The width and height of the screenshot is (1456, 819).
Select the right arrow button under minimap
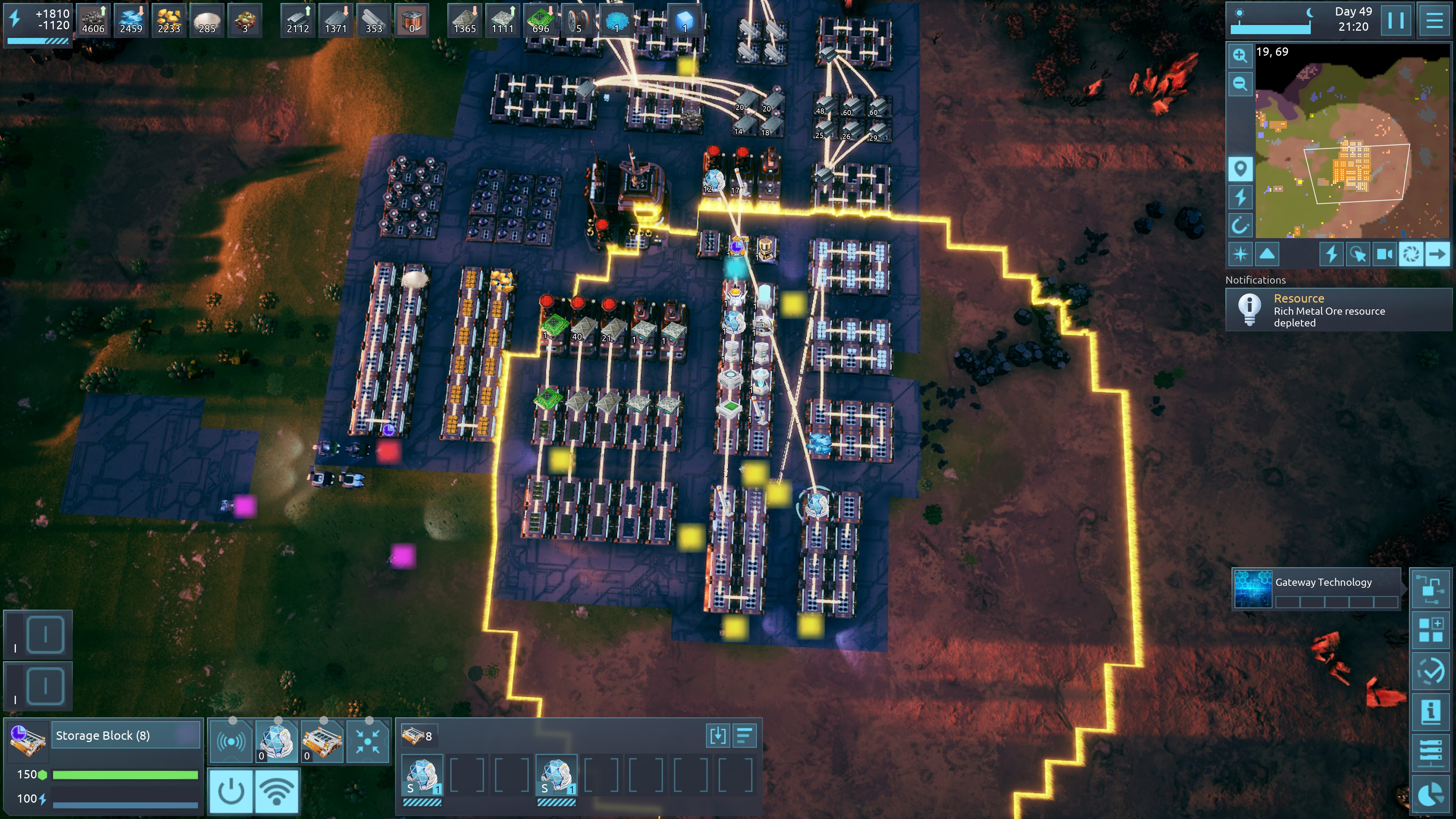1437,254
